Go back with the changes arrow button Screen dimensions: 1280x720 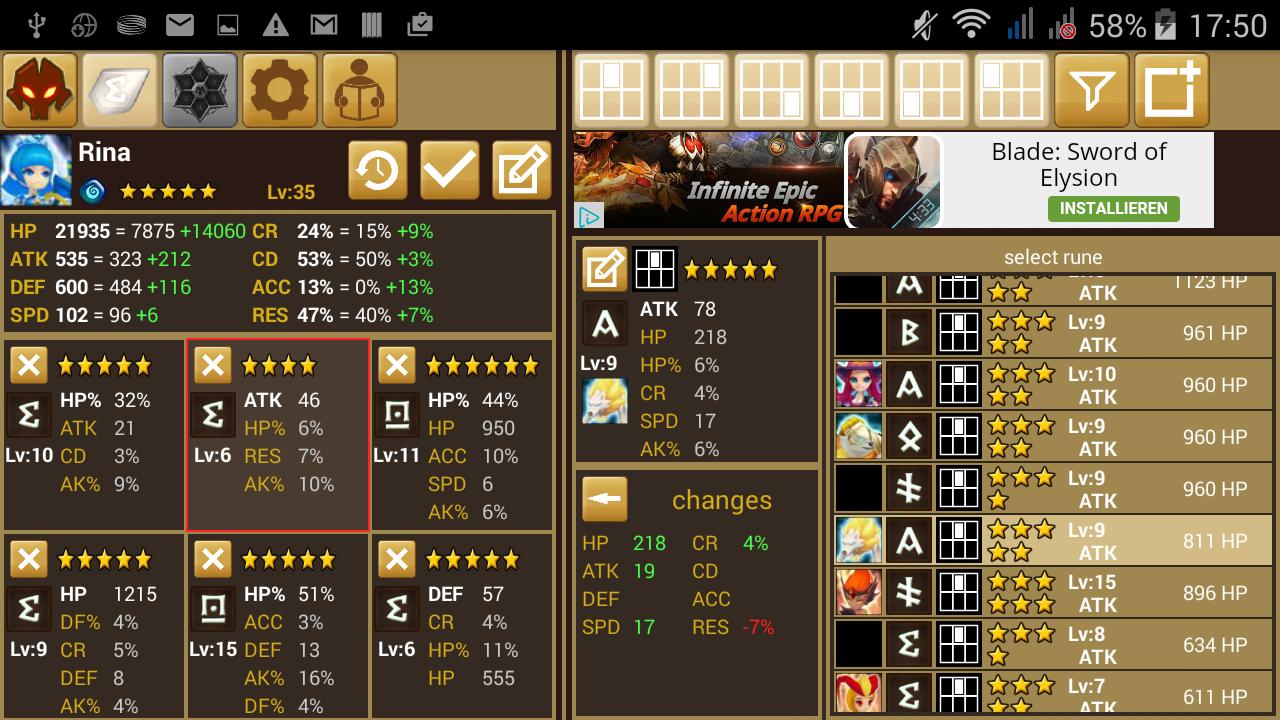click(605, 499)
